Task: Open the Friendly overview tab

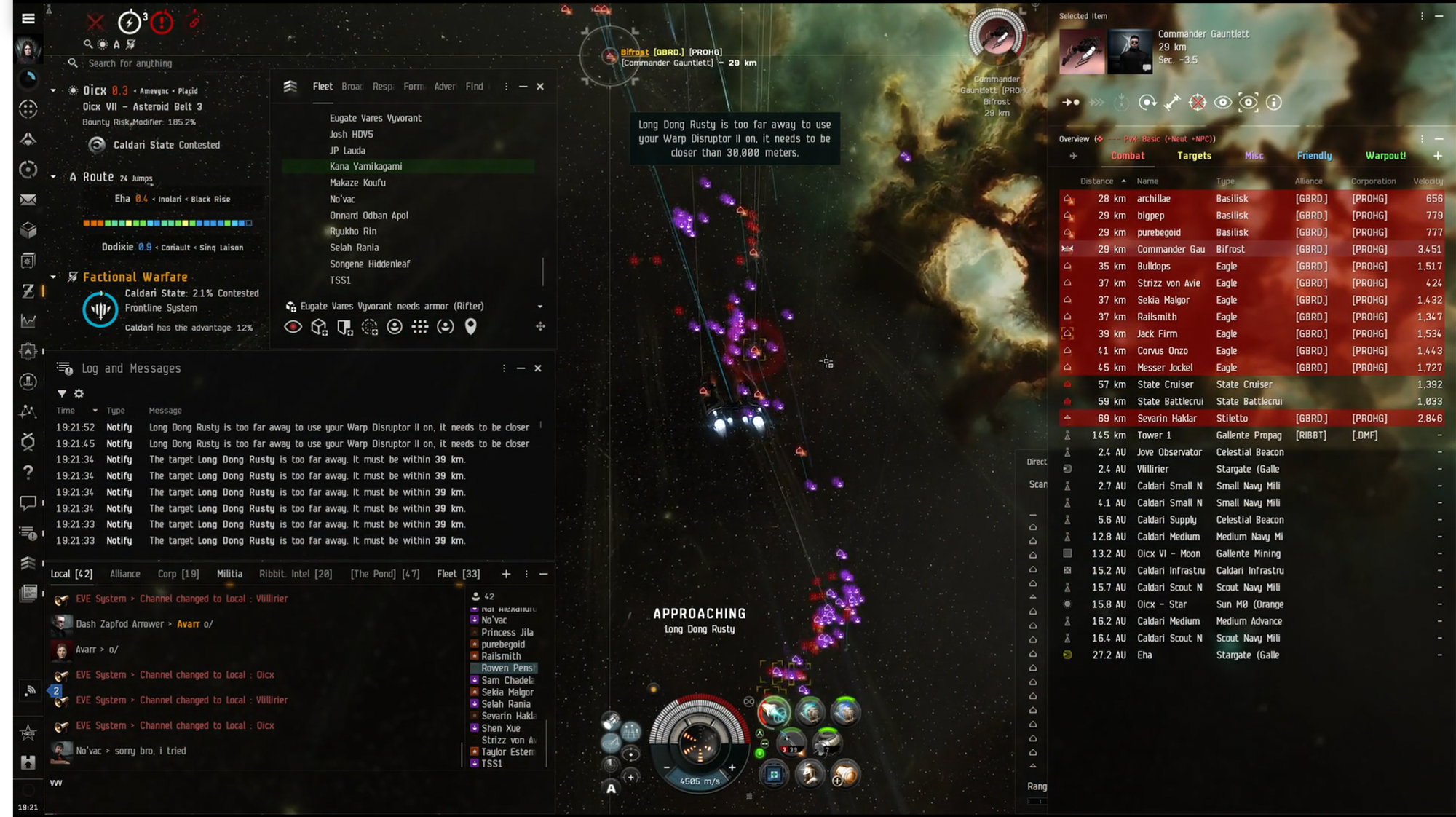Action: tap(1314, 156)
